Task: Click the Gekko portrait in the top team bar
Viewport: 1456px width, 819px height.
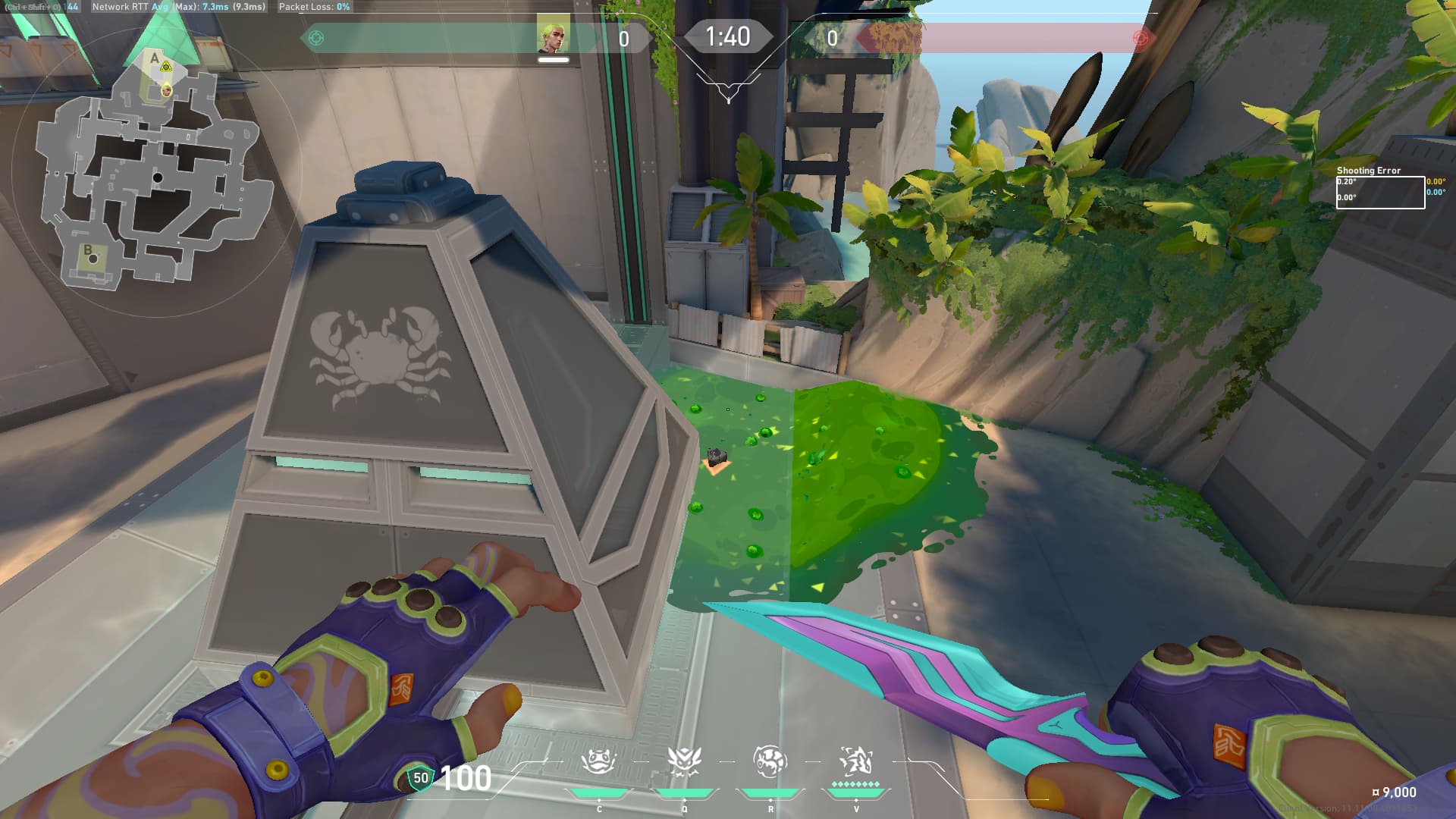Action: [553, 34]
